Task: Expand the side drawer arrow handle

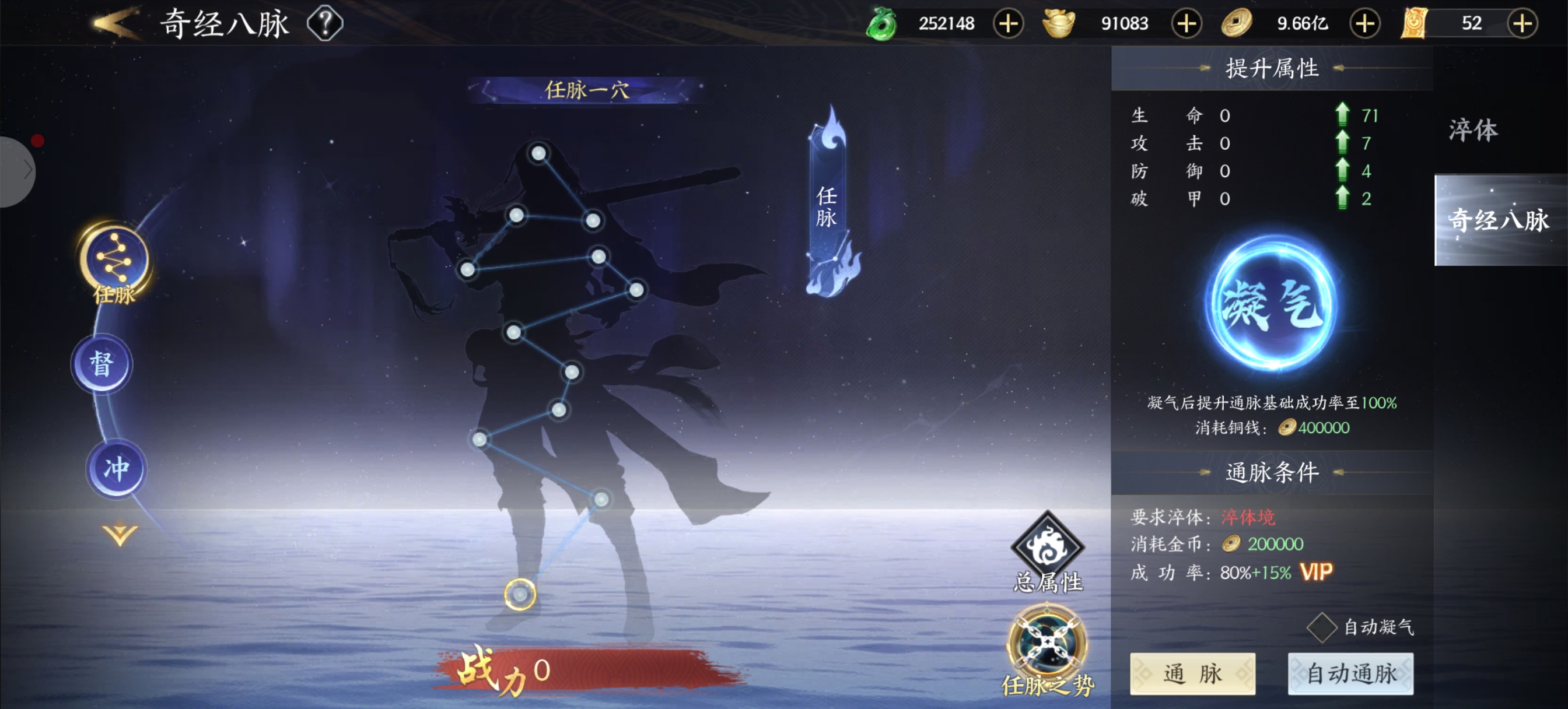Action: pyautogui.click(x=18, y=170)
